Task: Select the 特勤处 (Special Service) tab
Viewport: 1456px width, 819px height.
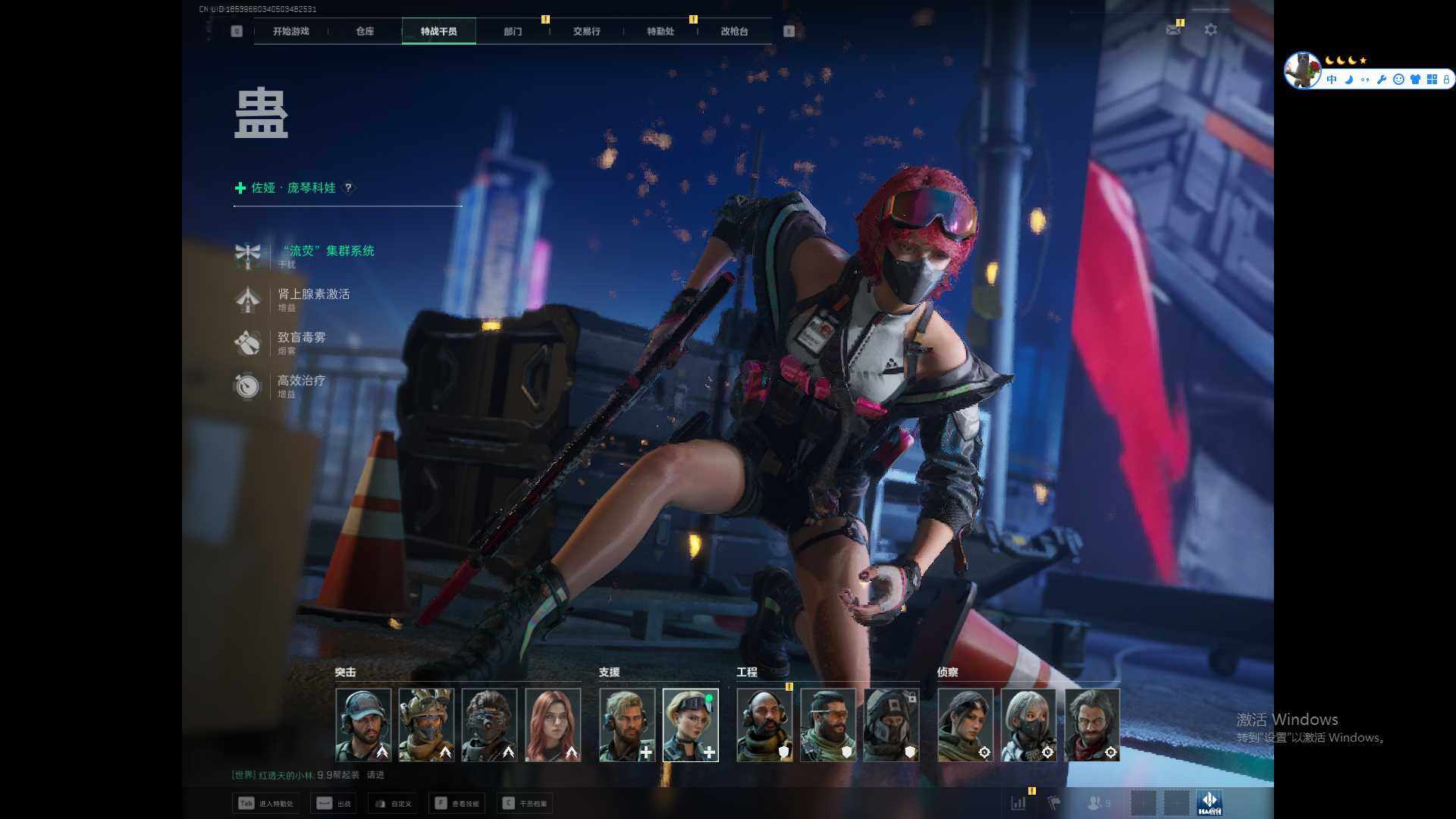Action: [660, 31]
